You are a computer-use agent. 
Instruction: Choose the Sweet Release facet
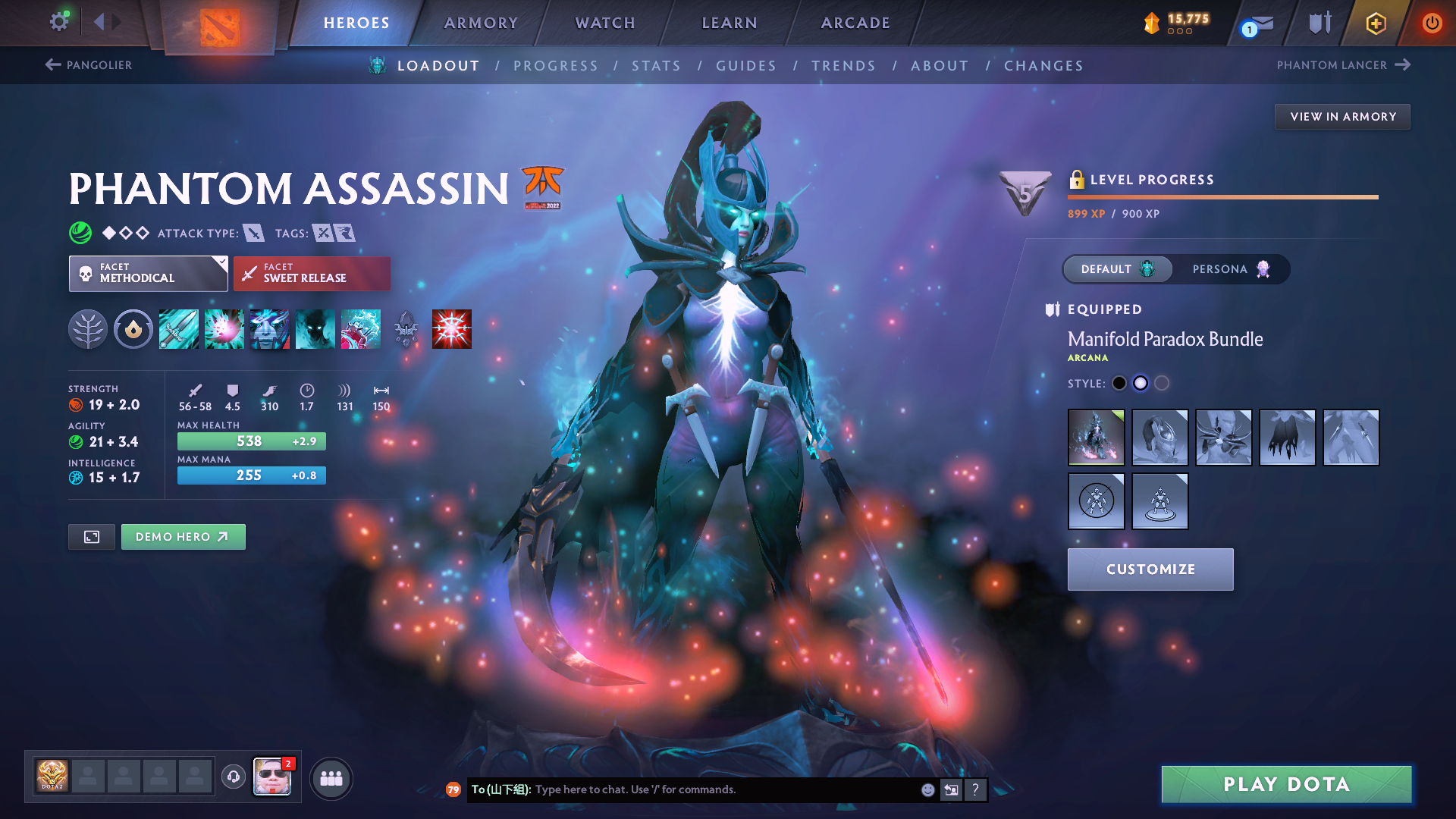(x=312, y=273)
